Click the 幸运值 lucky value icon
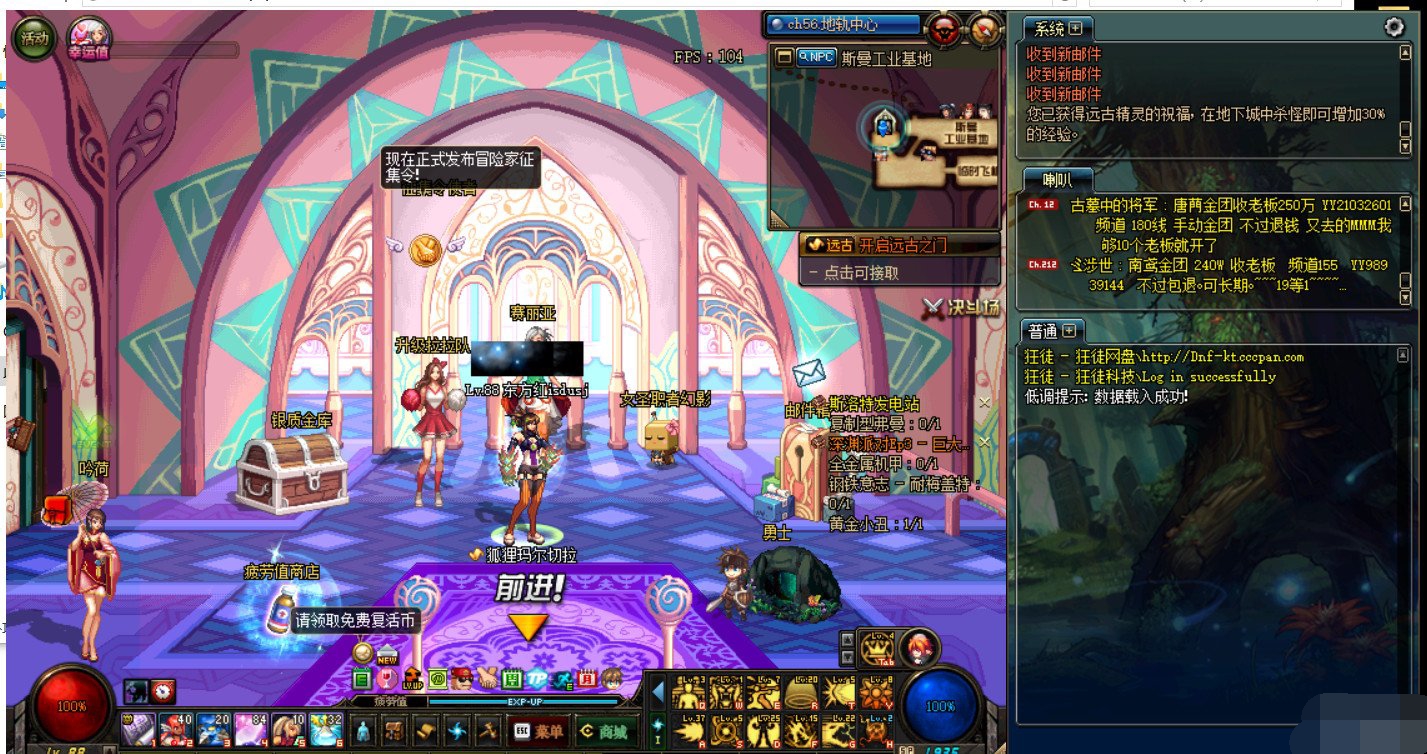The height and width of the screenshot is (754, 1427). tap(88, 38)
